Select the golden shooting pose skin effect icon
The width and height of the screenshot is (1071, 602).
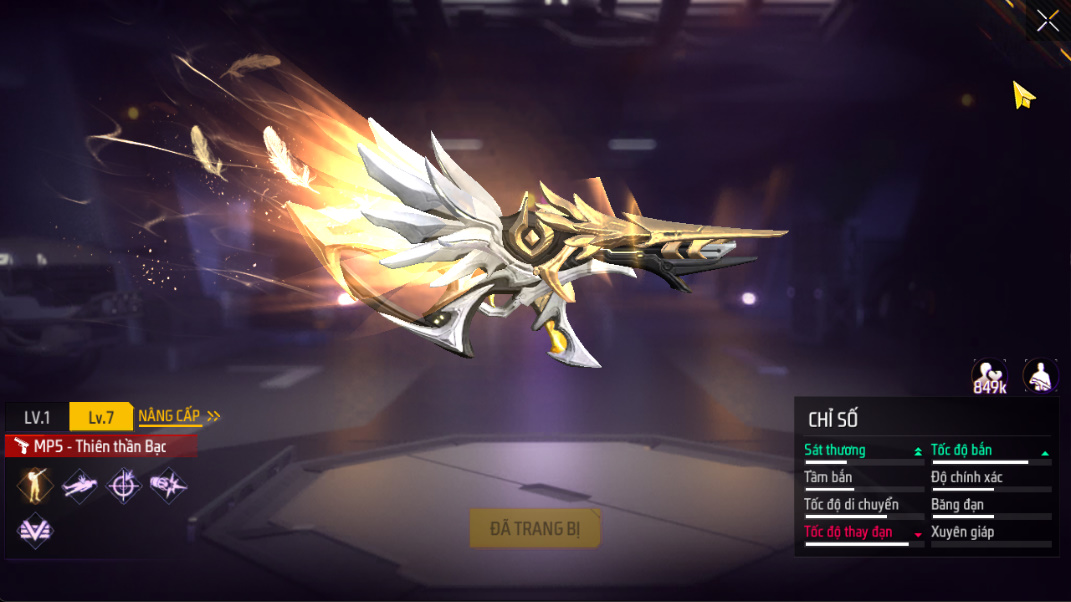pyautogui.click(x=36, y=485)
